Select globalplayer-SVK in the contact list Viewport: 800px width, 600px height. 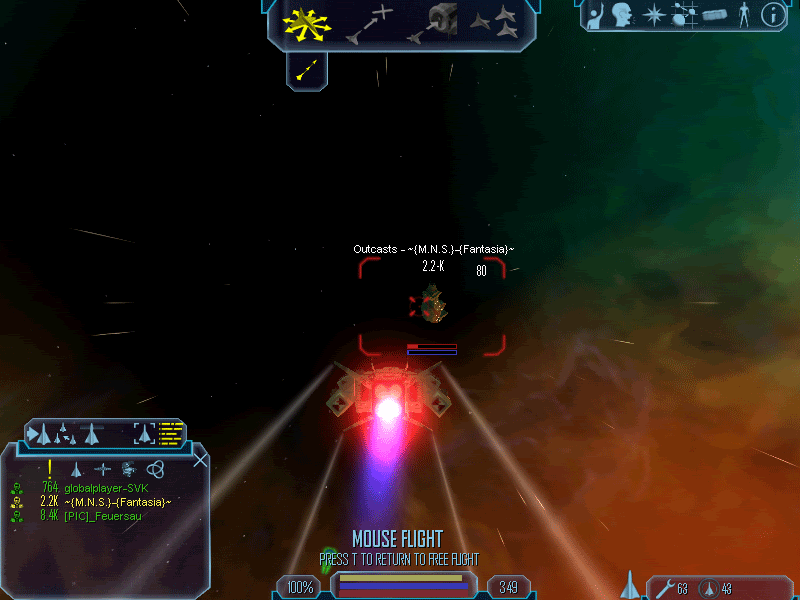[106, 487]
